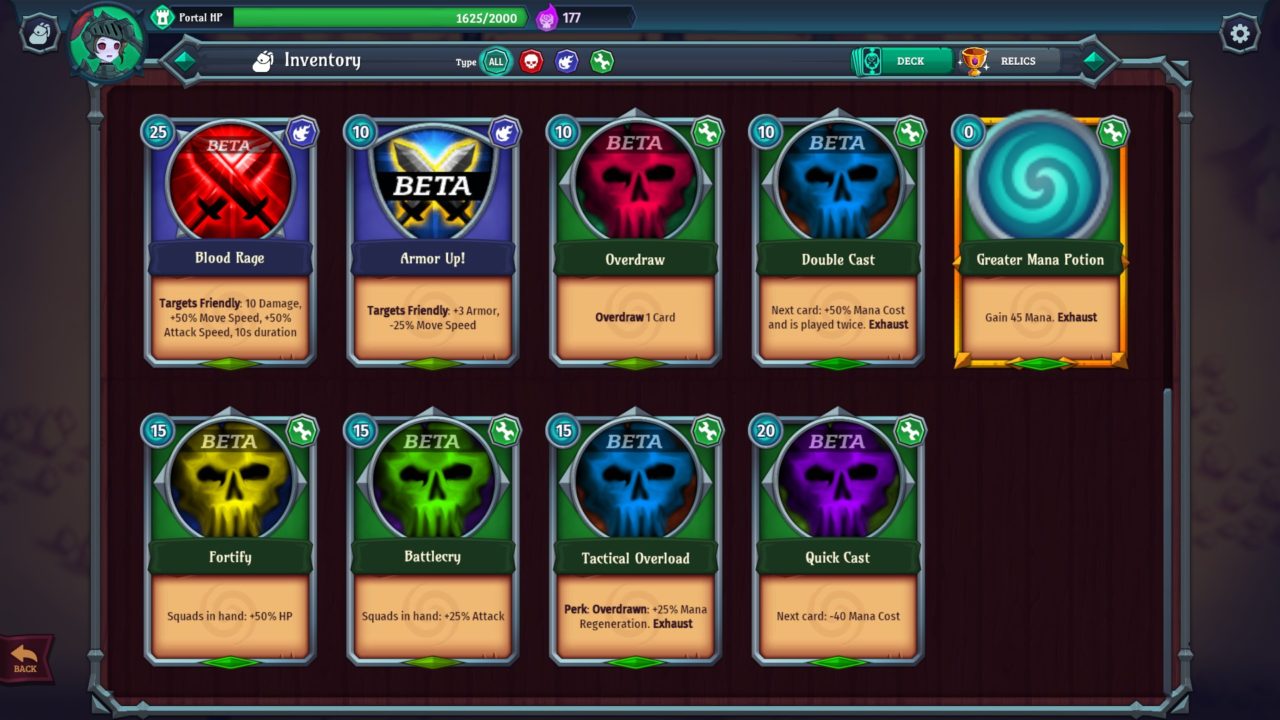Screen dimensions: 1280x720
Task: Open the settings gear menu
Action: coord(1240,34)
